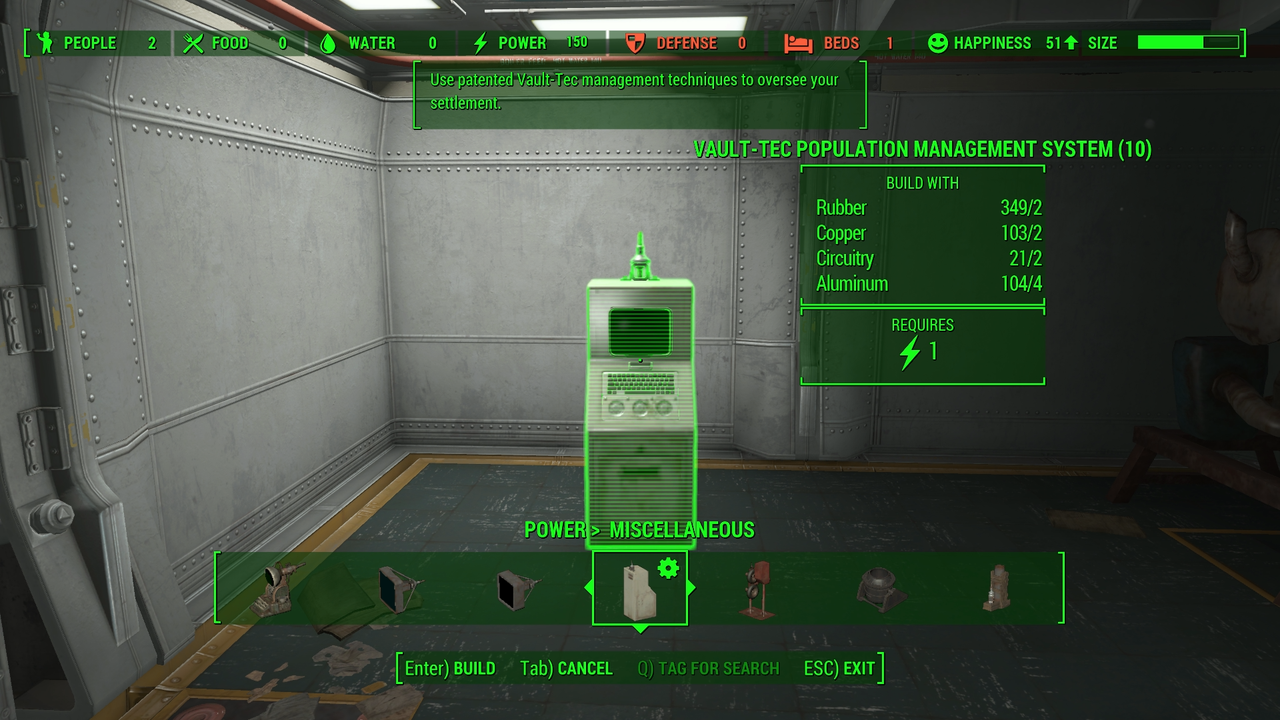Select the Food utensils icon

tap(193, 43)
